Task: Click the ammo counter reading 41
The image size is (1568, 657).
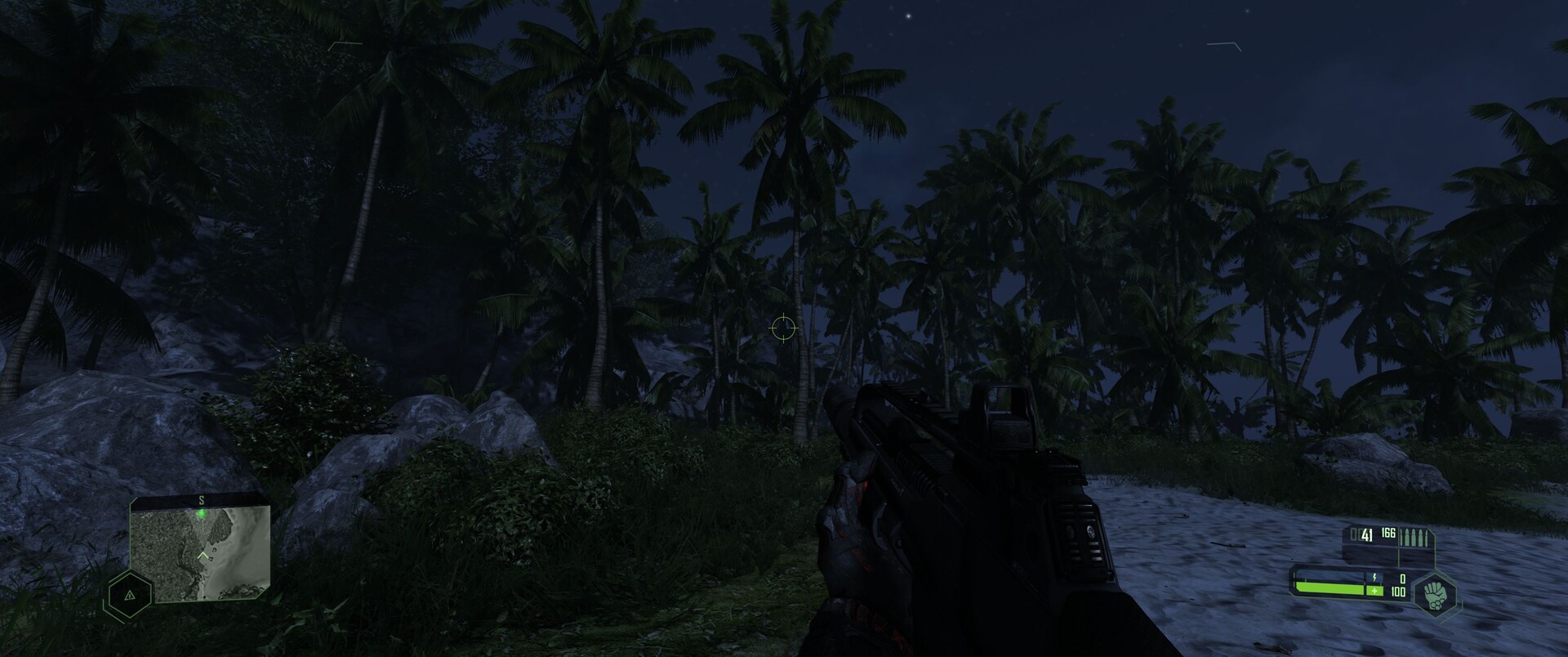Action: click(1366, 536)
